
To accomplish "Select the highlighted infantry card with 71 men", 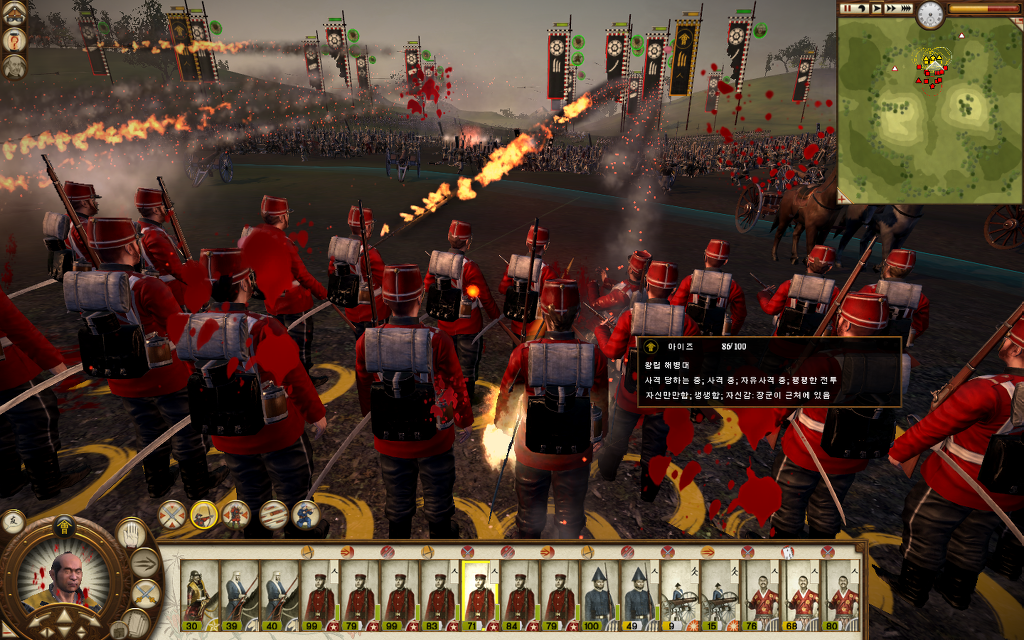I will click(479, 591).
